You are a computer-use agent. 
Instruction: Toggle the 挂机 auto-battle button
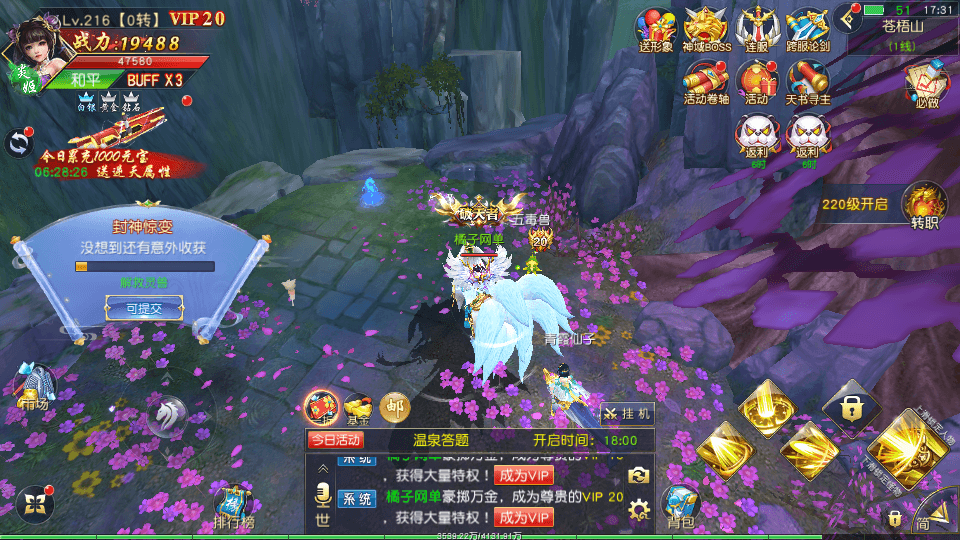628,412
